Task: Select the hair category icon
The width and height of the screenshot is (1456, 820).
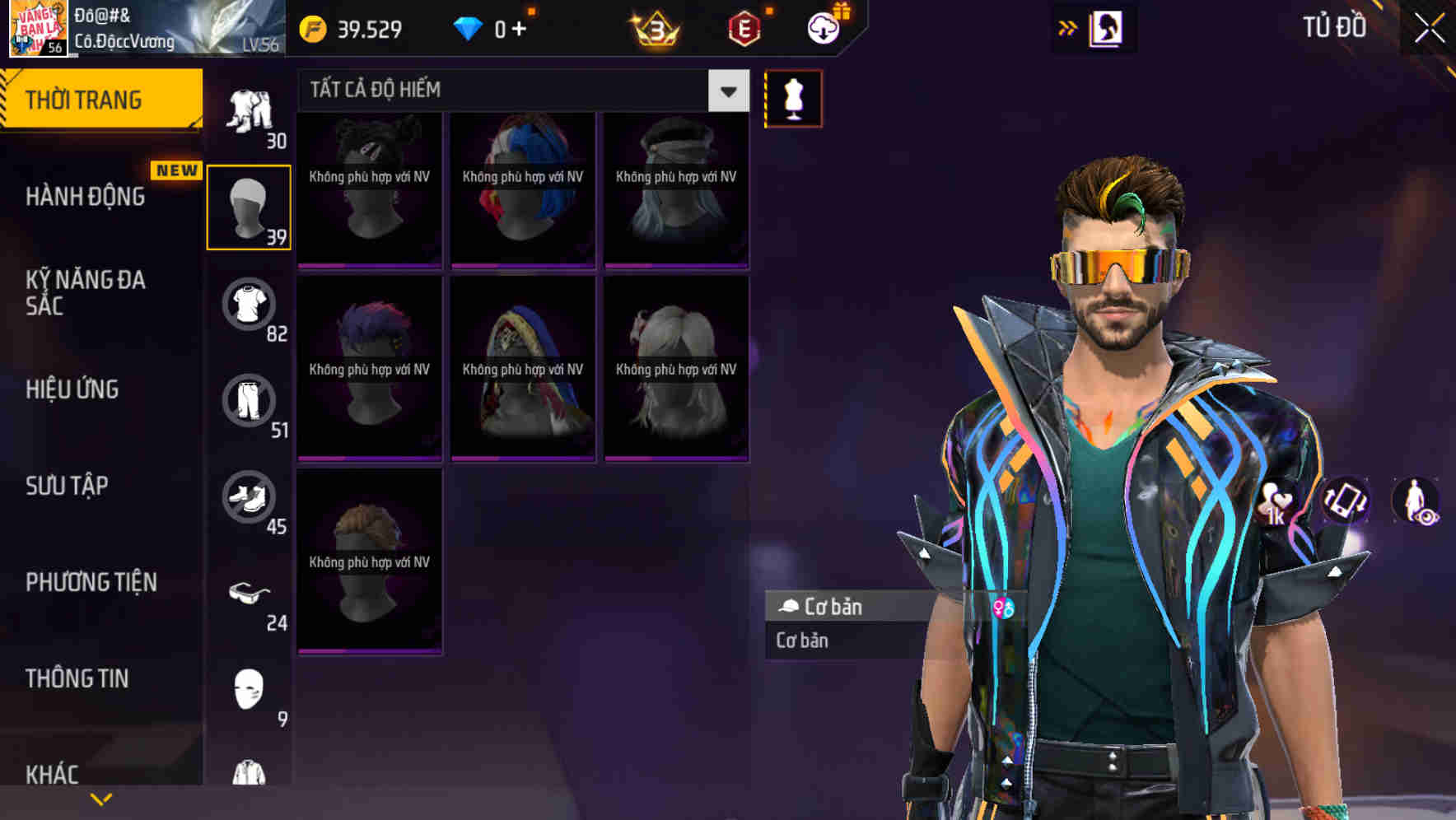Action: 250,206
